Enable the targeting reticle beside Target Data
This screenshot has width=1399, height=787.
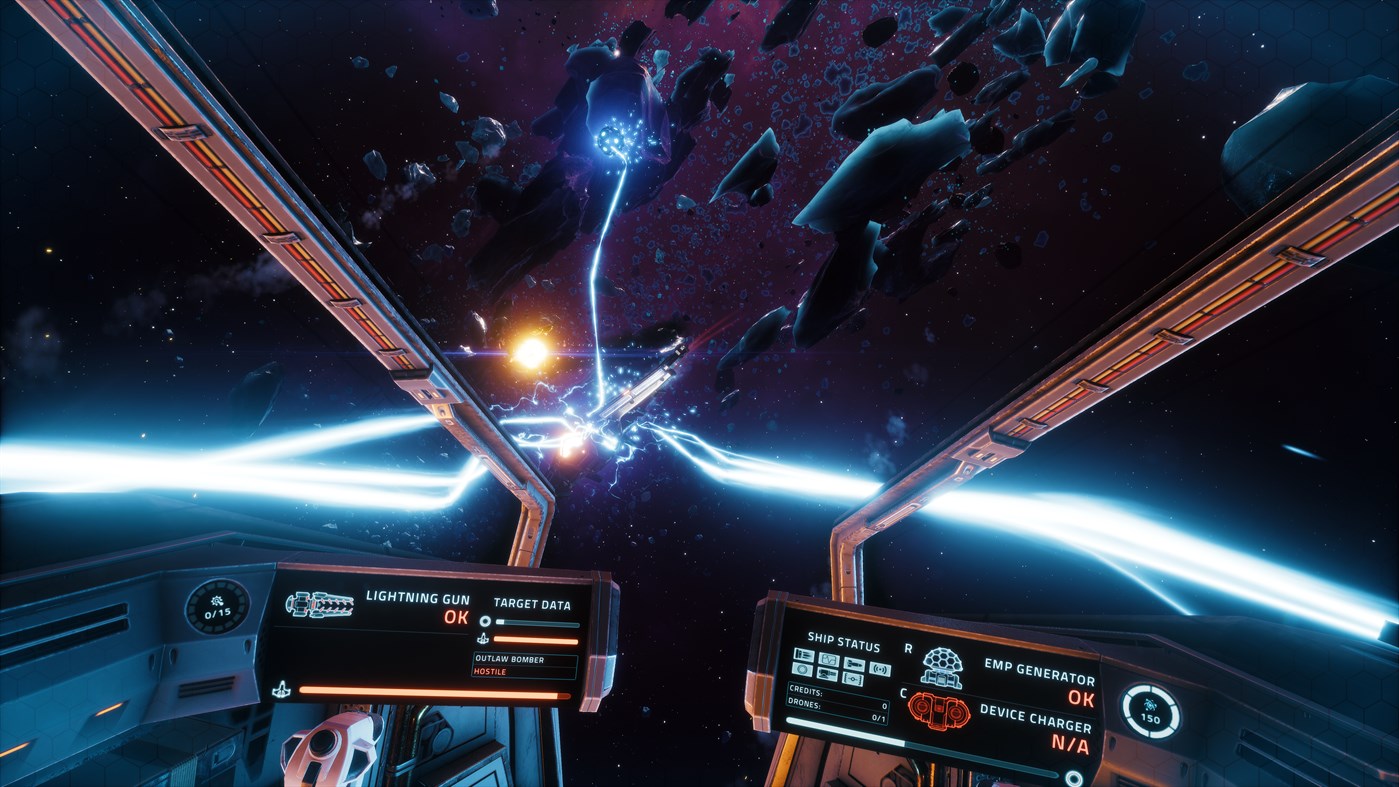(x=485, y=621)
